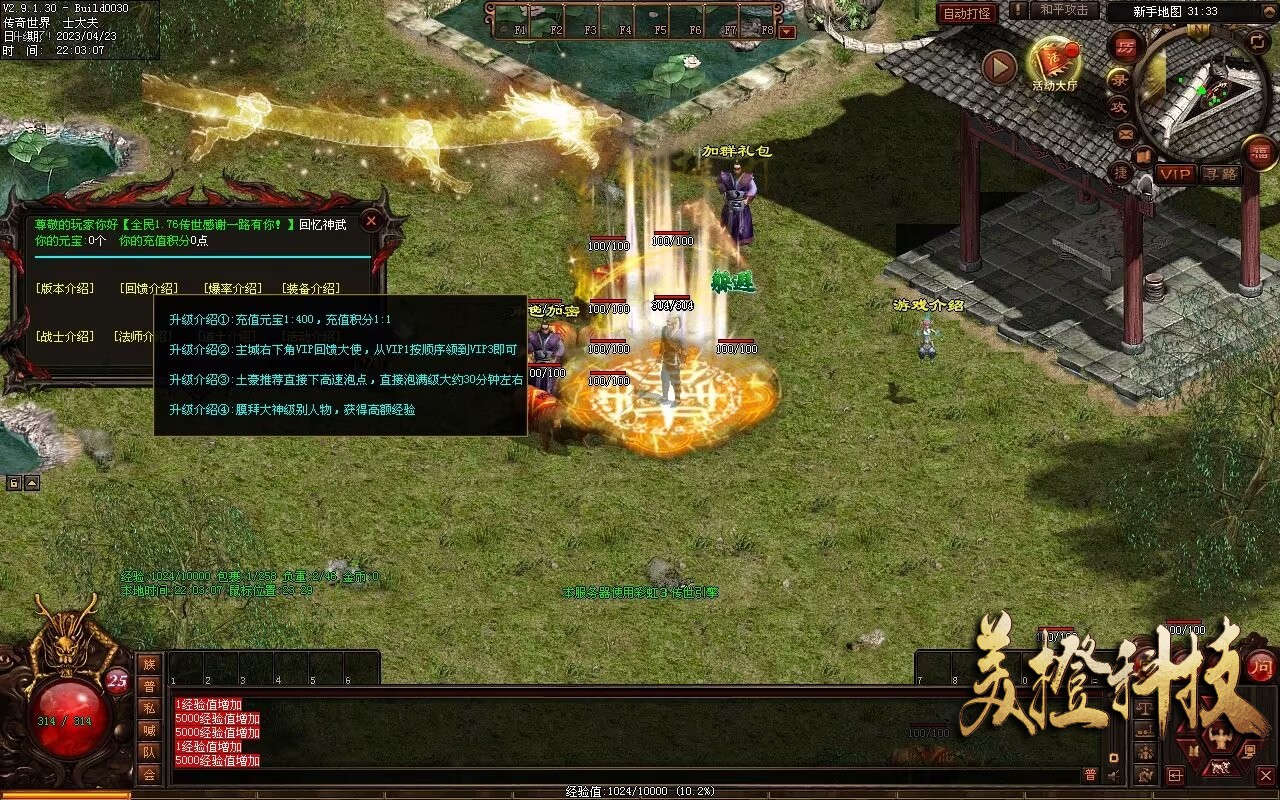Toggle 自动打怪 auto-fight button
Image resolution: width=1280 pixels, height=800 pixels.
[967, 13]
